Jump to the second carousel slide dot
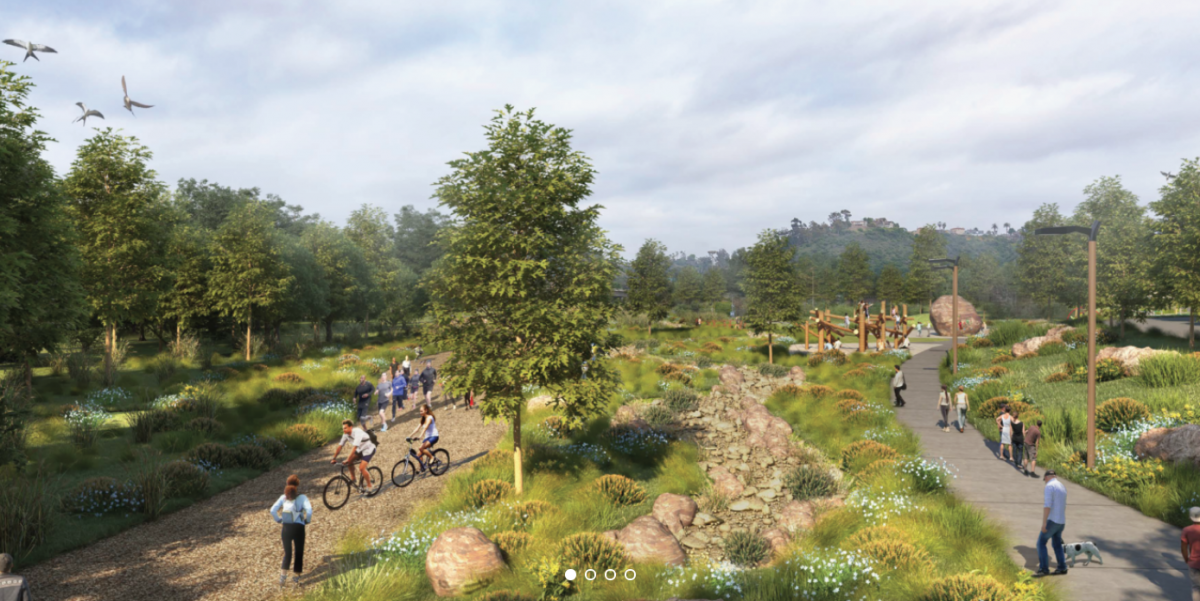Image resolution: width=1200 pixels, height=601 pixels. (x=590, y=575)
